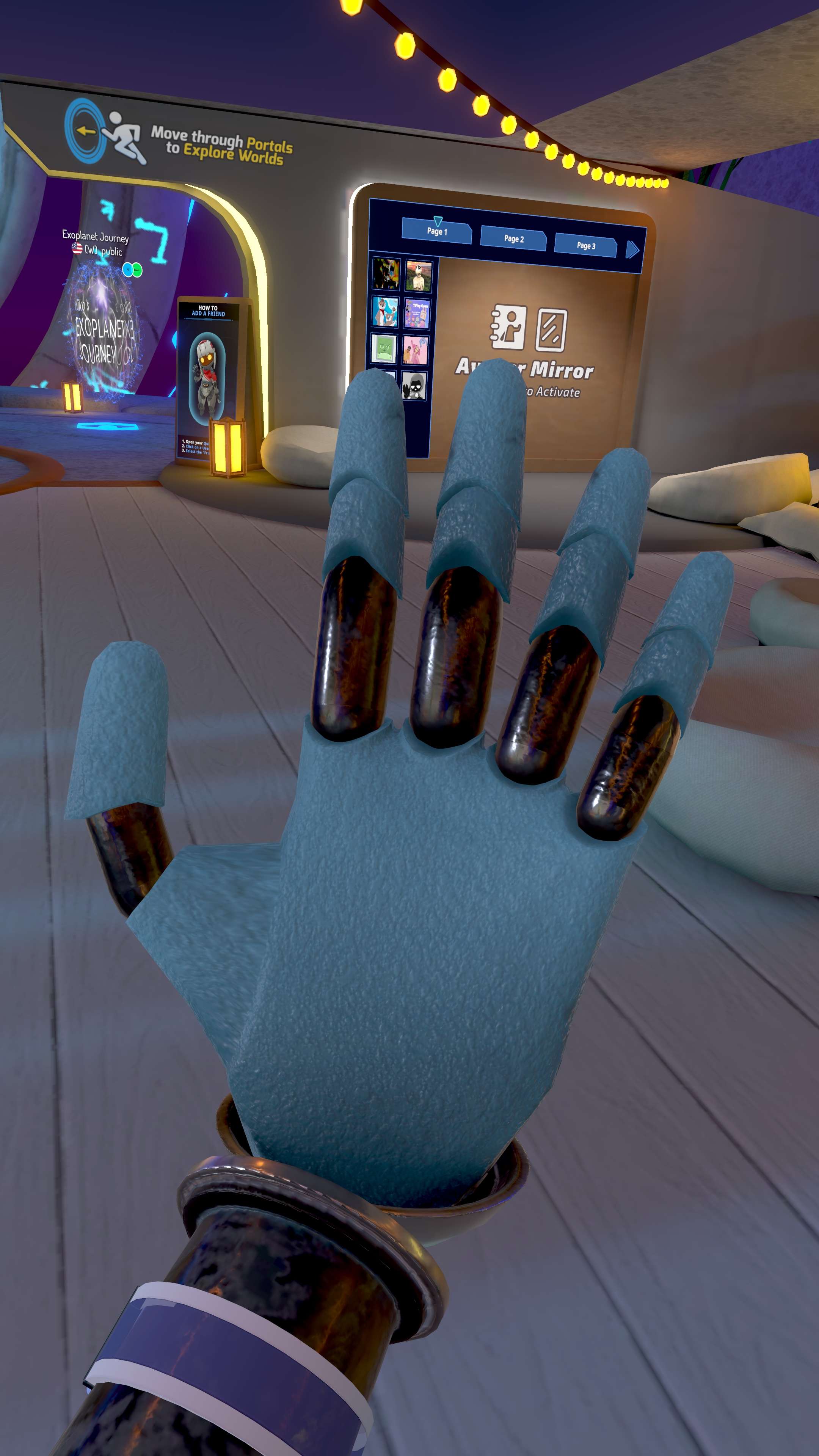
Task: Toggle the green Quest platform badge on the portal
Action: [137, 270]
